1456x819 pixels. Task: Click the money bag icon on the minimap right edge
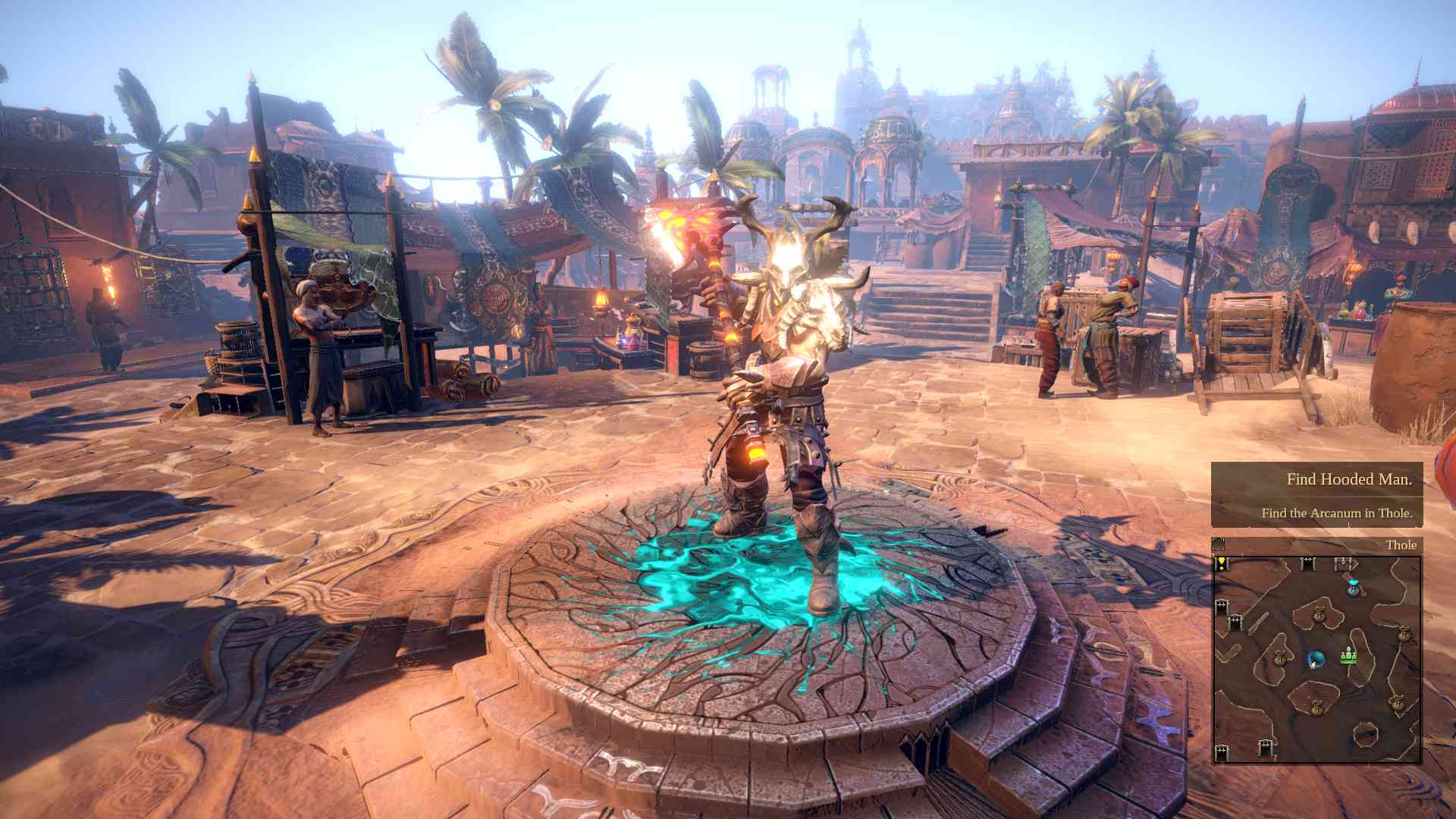(x=1404, y=634)
